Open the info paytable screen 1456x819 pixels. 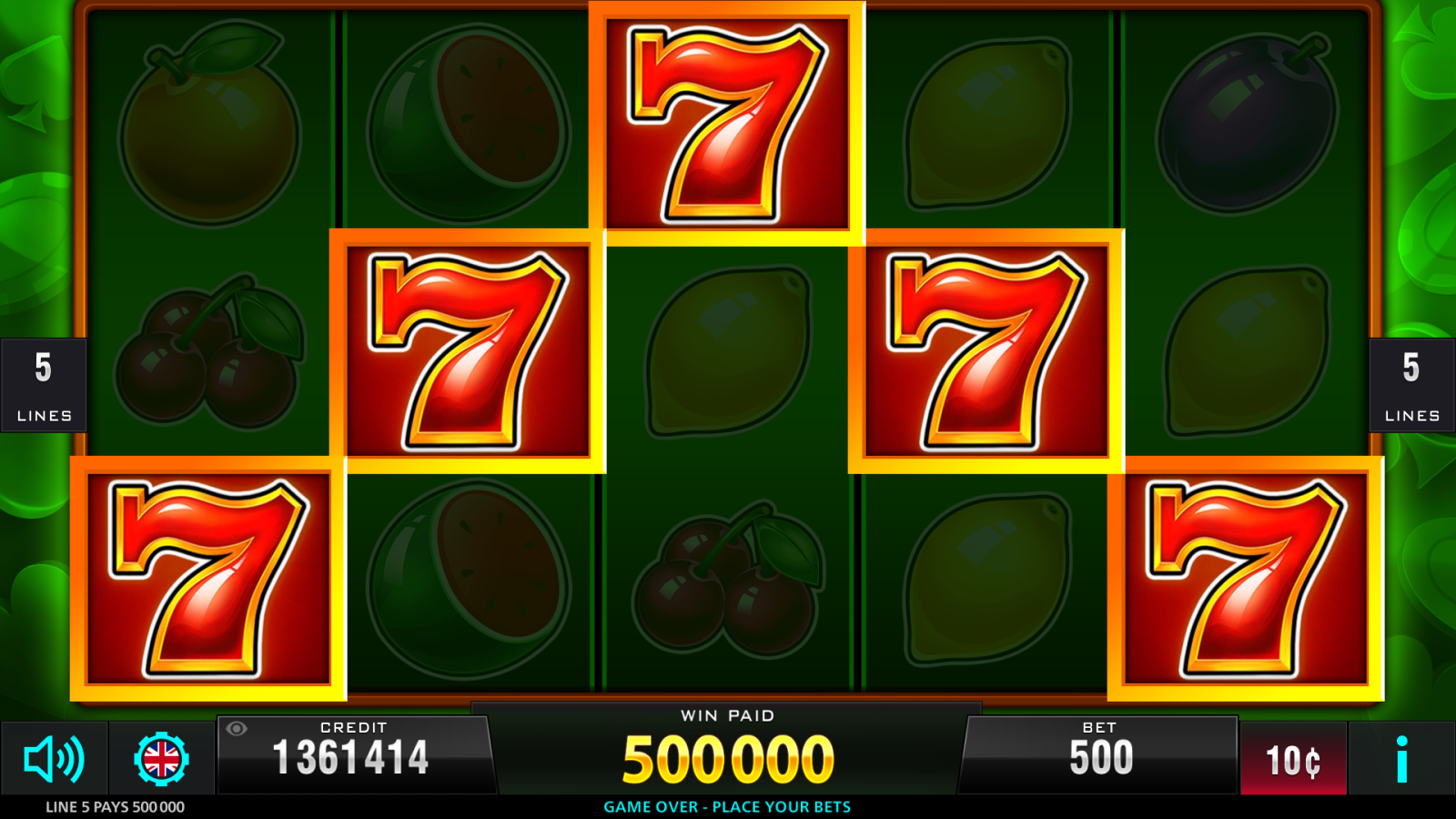click(x=1401, y=759)
